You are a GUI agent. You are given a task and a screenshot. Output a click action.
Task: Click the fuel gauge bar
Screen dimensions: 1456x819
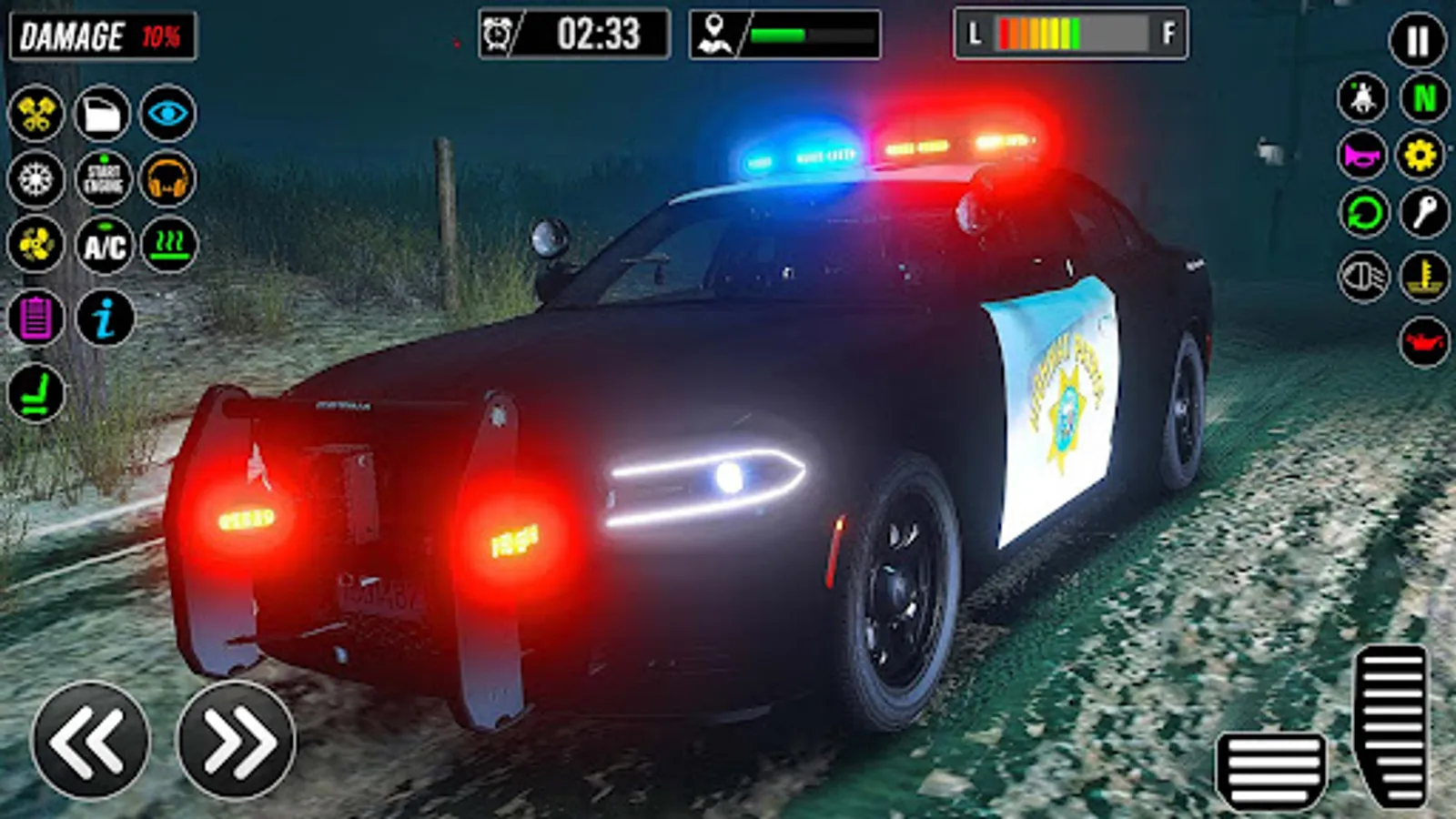pyautogui.click(x=1069, y=36)
